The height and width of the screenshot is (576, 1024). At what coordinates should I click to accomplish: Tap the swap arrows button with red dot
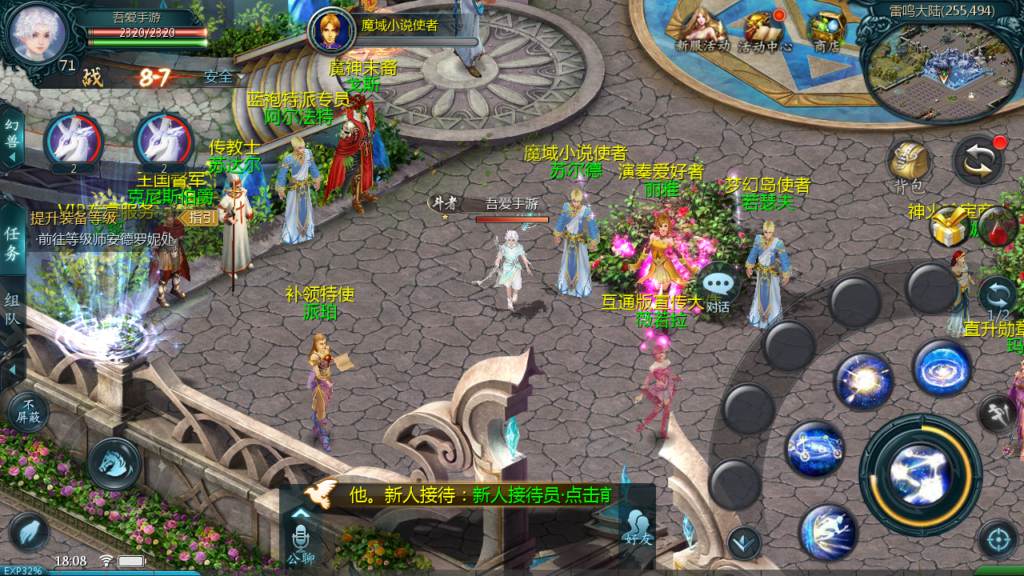point(978,161)
